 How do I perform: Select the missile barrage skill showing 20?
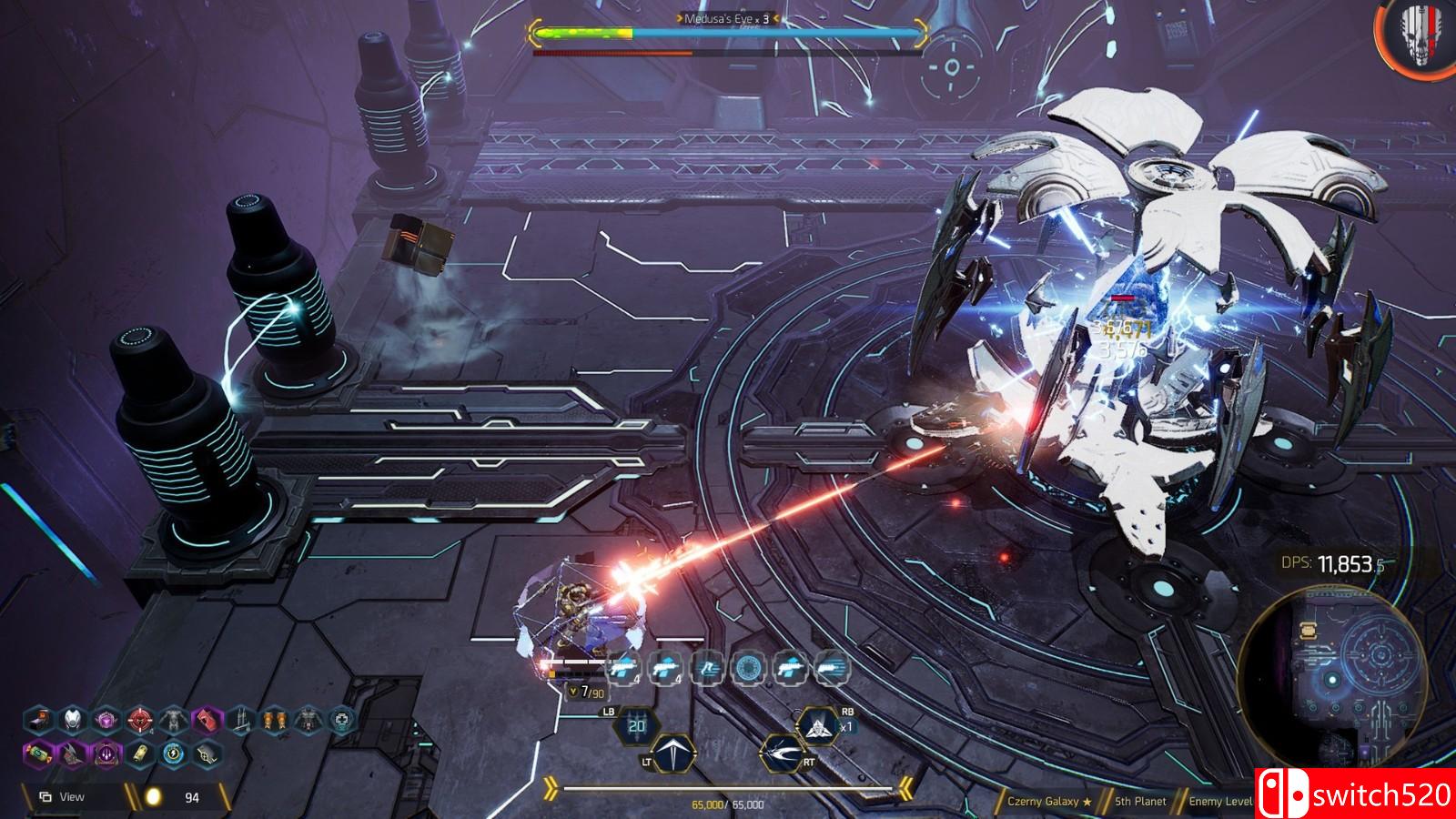[x=636, y=725]
